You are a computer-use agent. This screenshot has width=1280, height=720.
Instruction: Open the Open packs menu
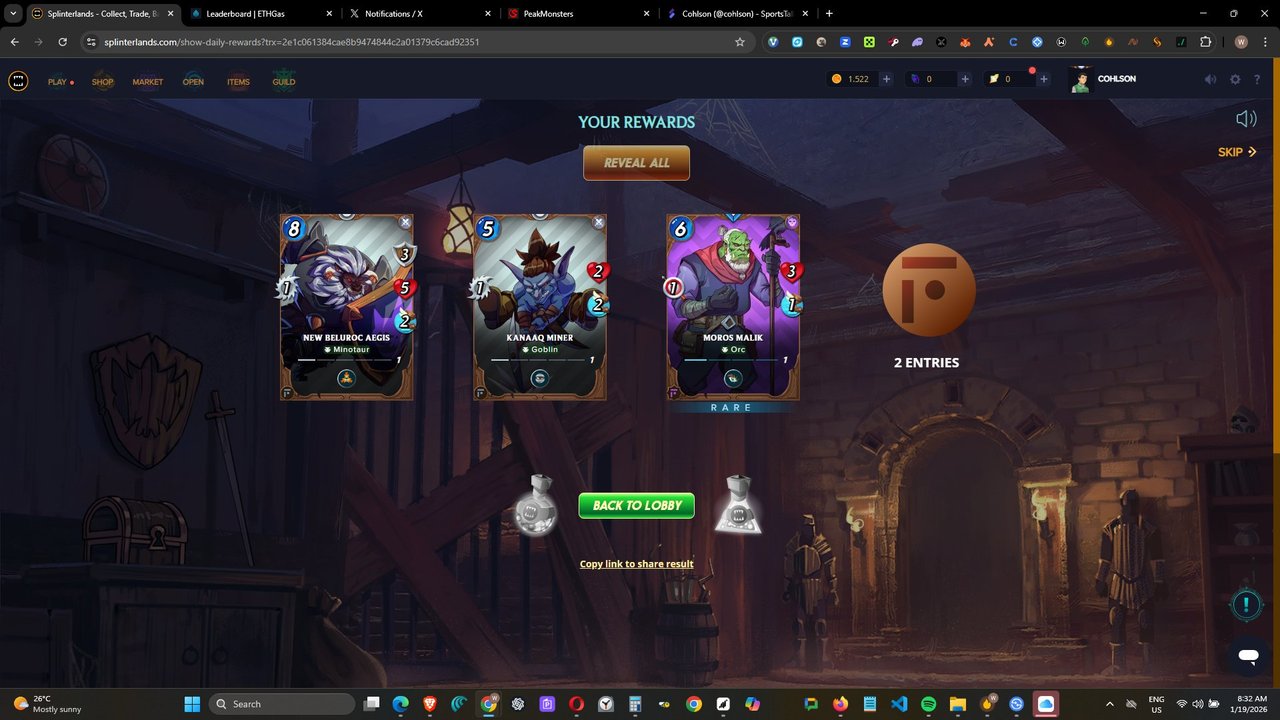[x=193, y=82]
